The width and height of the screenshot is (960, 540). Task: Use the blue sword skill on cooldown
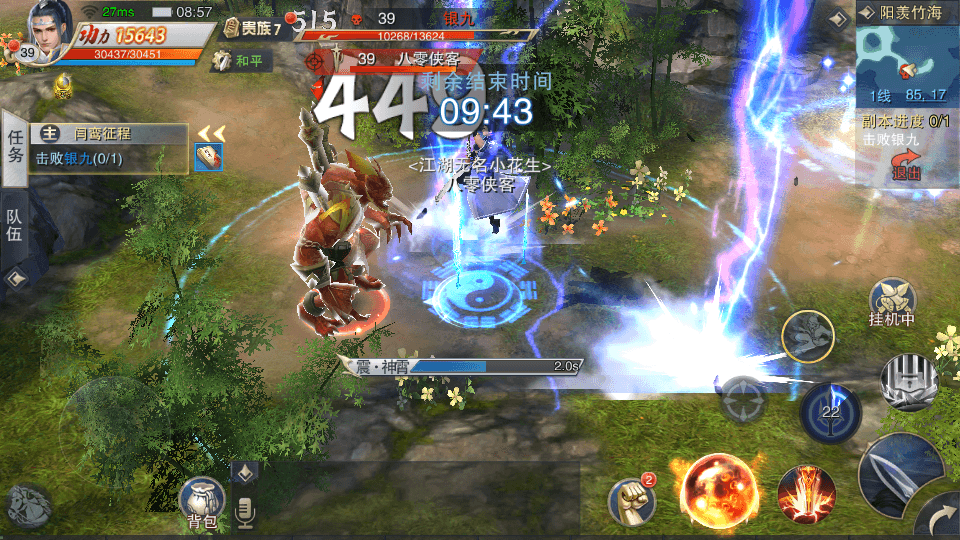coord(830,410)
